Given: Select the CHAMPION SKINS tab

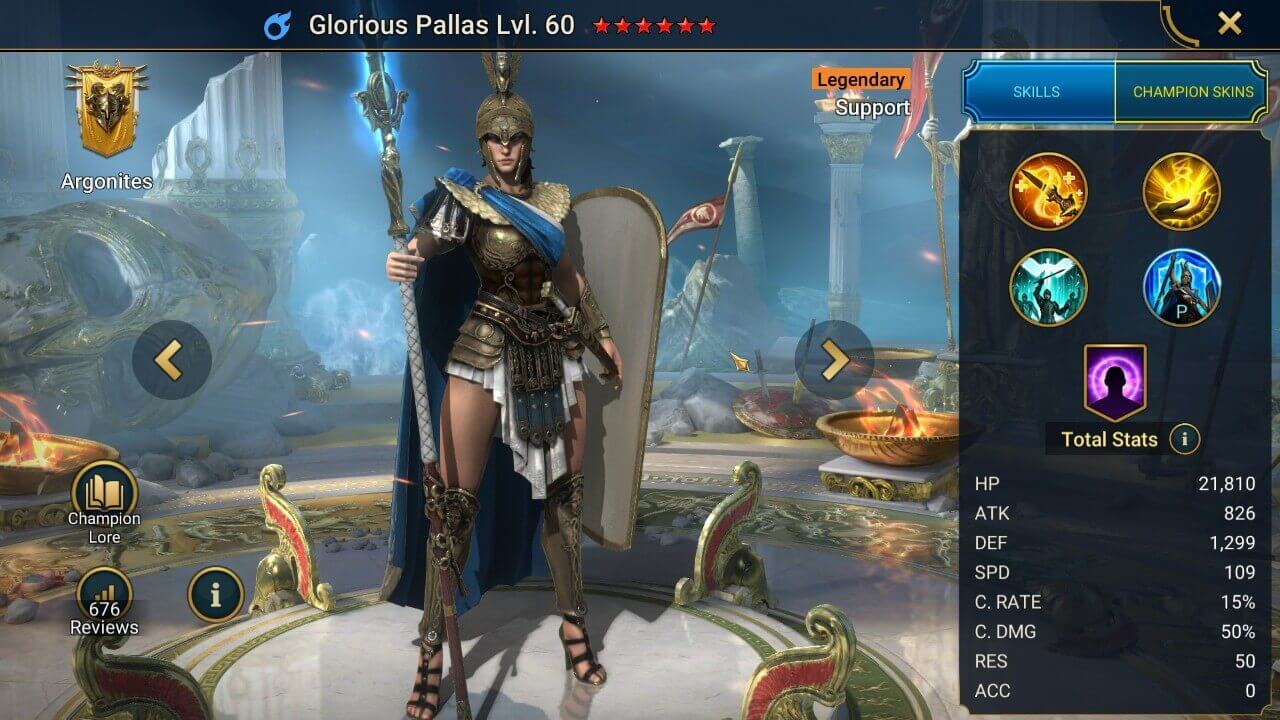Looking at the screenshot, I should click(x=1193, y=91).
